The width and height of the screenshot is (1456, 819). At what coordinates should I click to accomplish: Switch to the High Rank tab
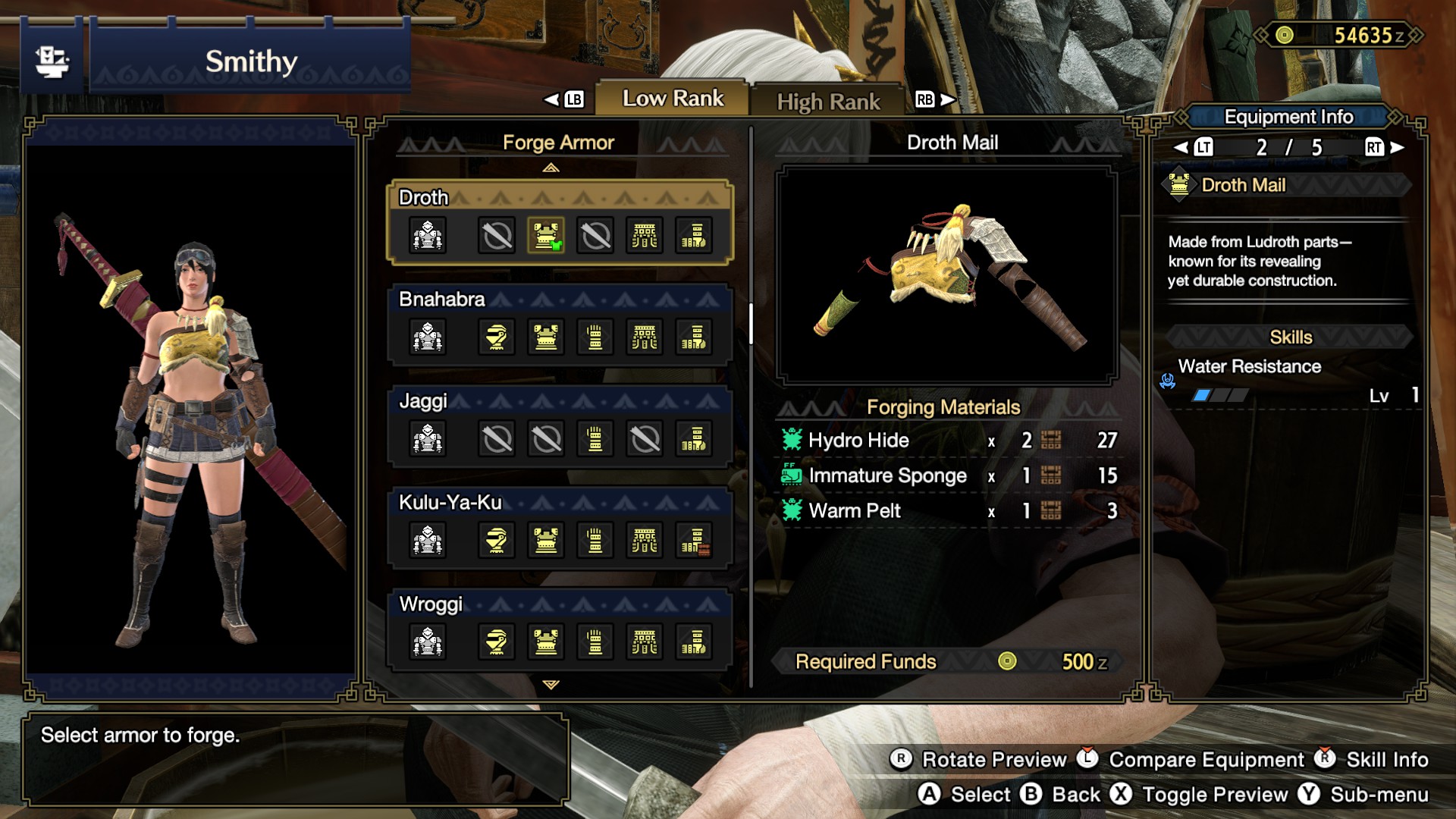pos(827,101)
